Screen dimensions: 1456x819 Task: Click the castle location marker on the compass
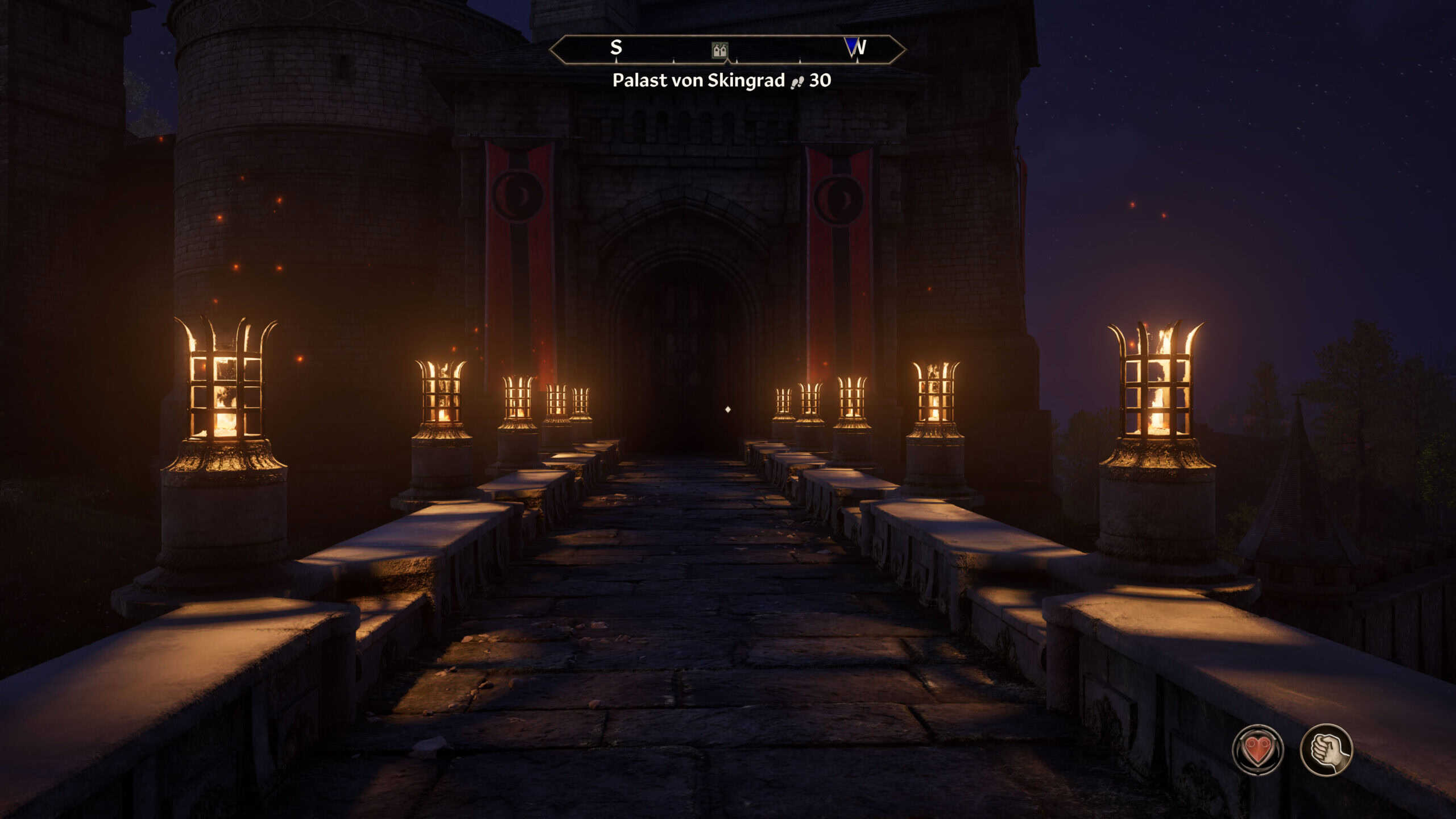(720, 51)
